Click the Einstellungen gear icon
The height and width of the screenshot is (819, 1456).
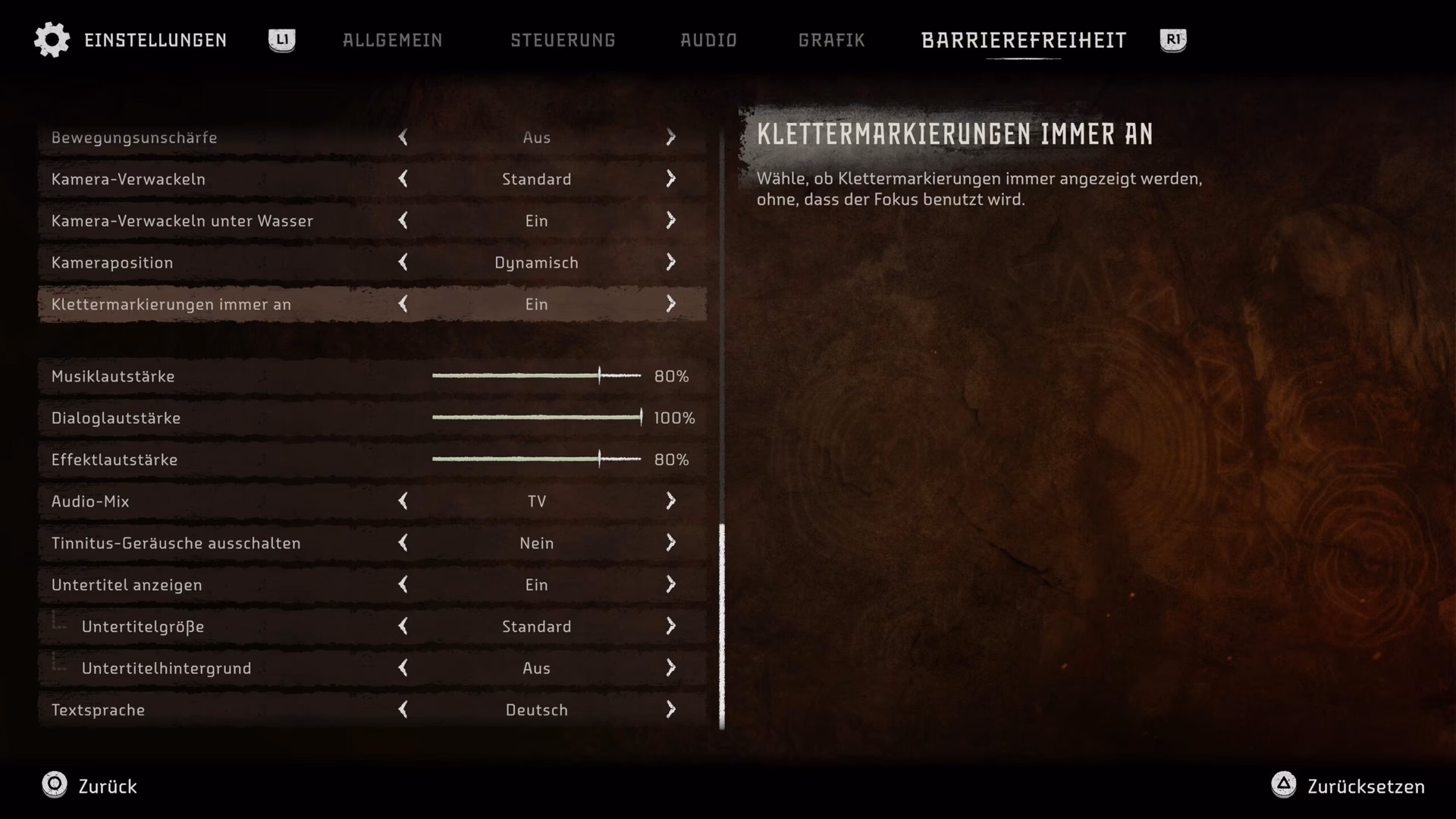51,39
